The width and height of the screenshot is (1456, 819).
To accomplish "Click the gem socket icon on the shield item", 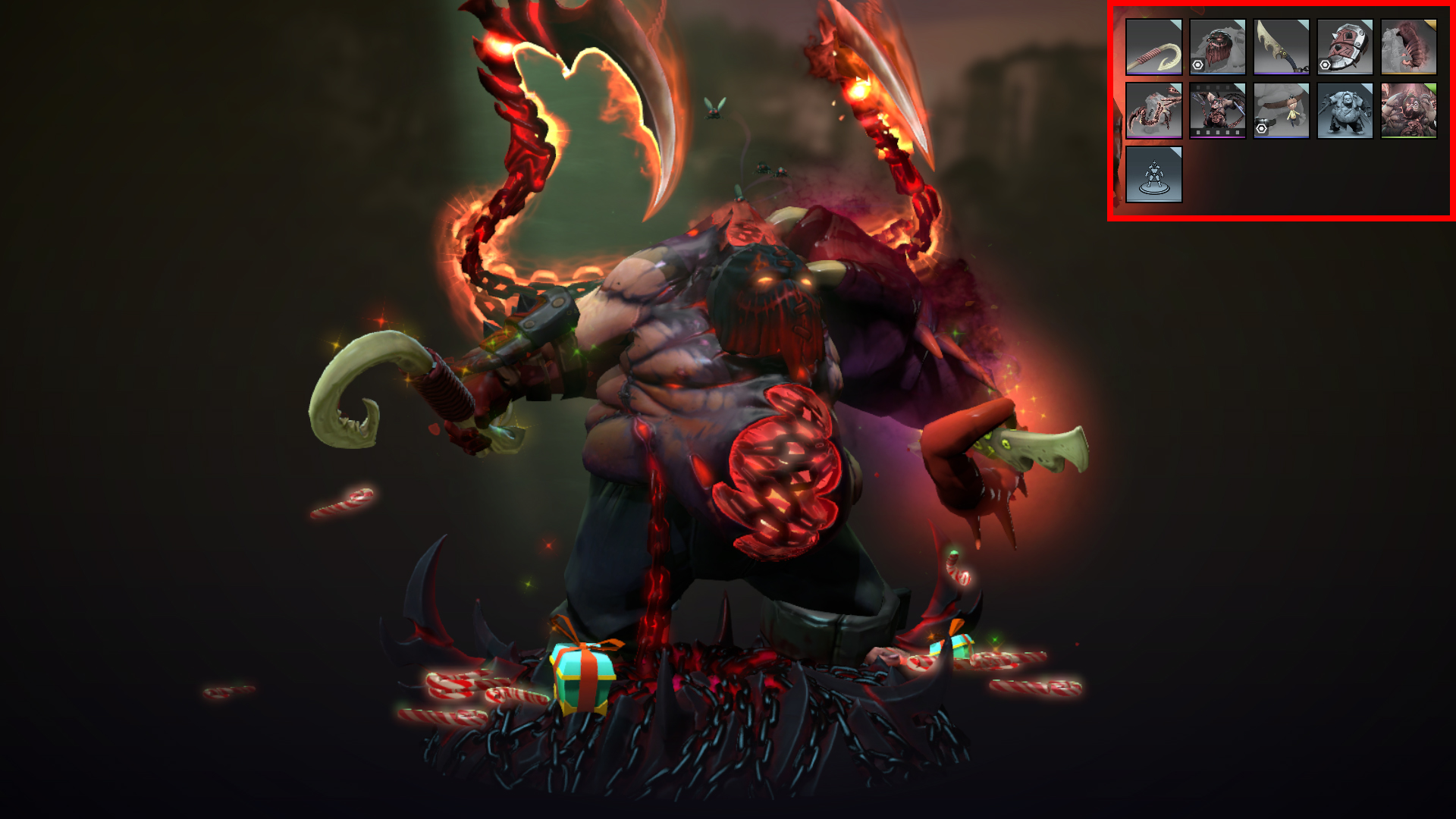I will click(1325, 64).
